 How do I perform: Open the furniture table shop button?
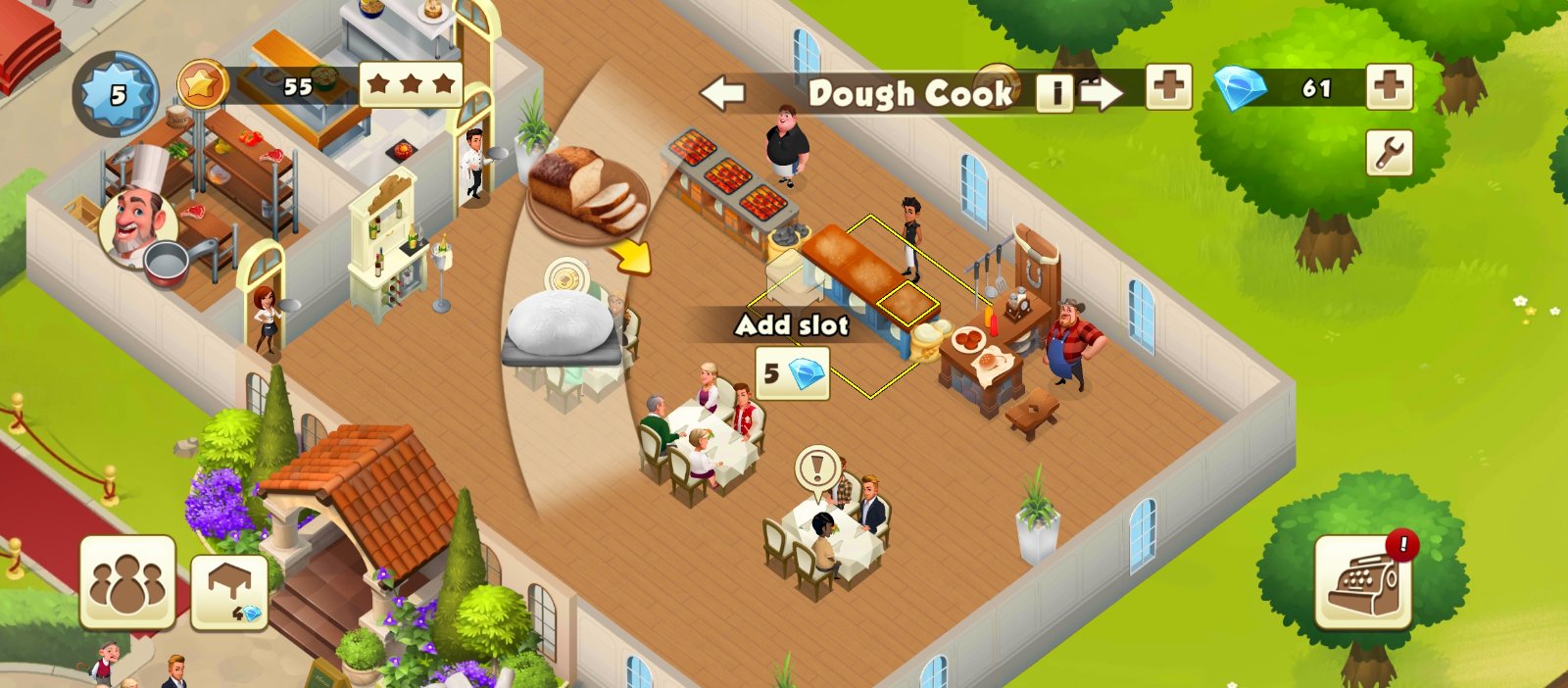[229, 592]
